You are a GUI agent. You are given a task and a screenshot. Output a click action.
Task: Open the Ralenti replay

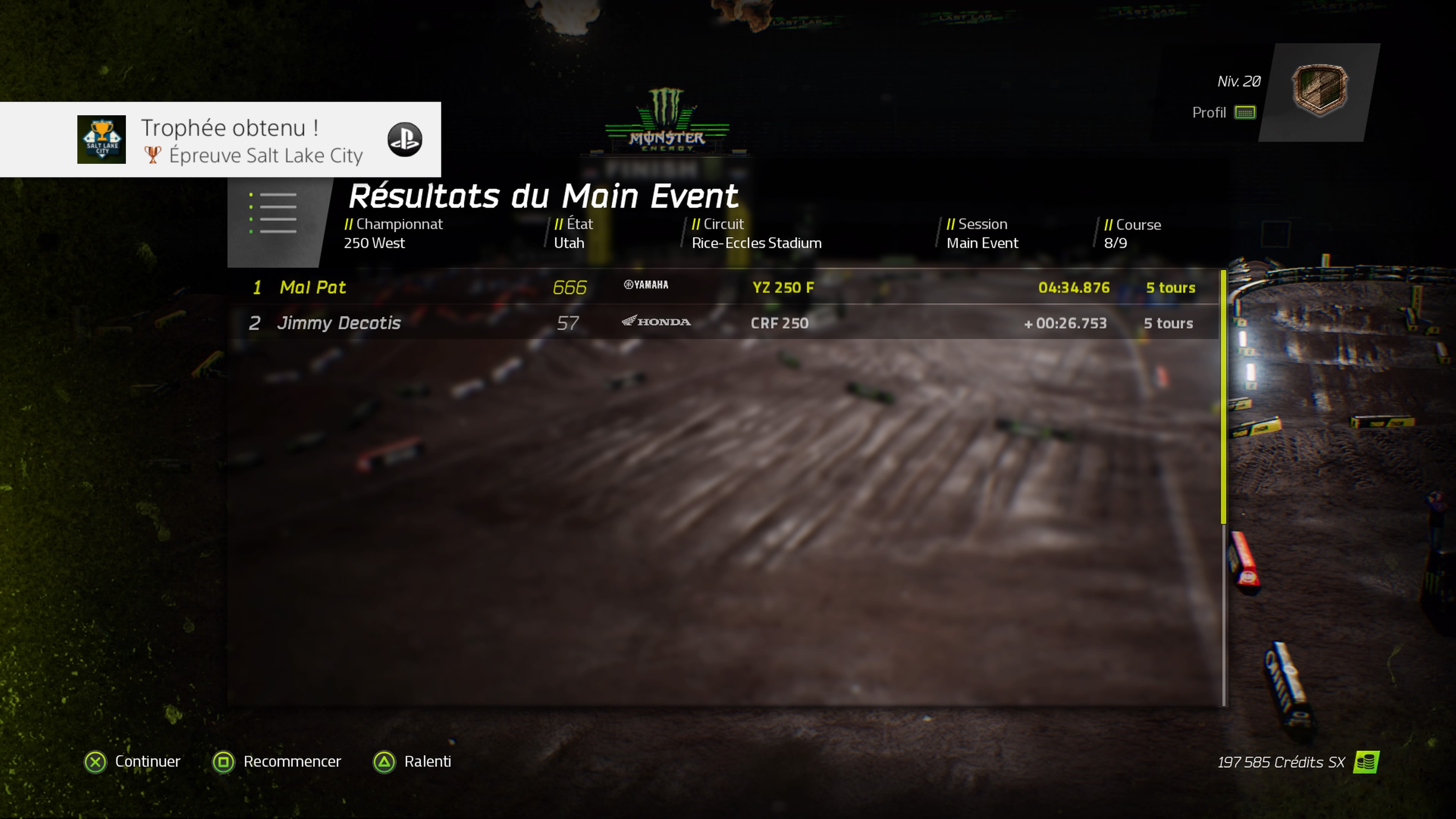412,761
